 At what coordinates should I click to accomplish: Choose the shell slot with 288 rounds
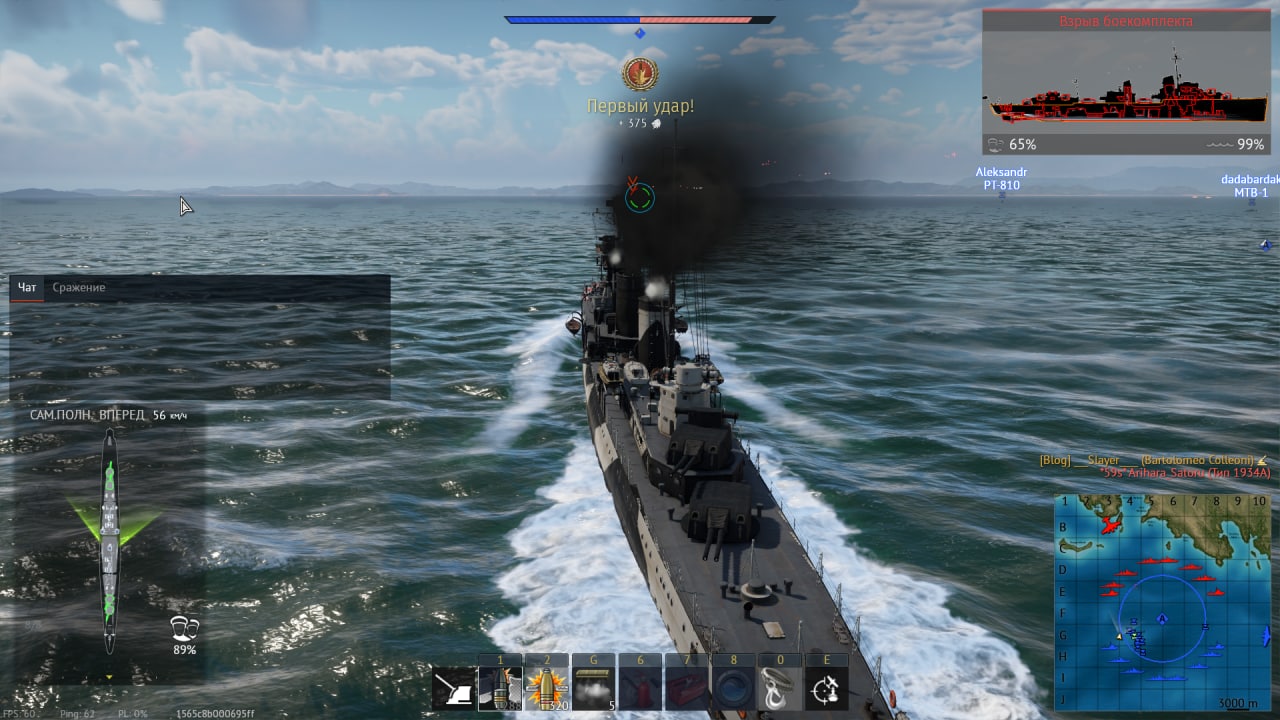[500, 689]
